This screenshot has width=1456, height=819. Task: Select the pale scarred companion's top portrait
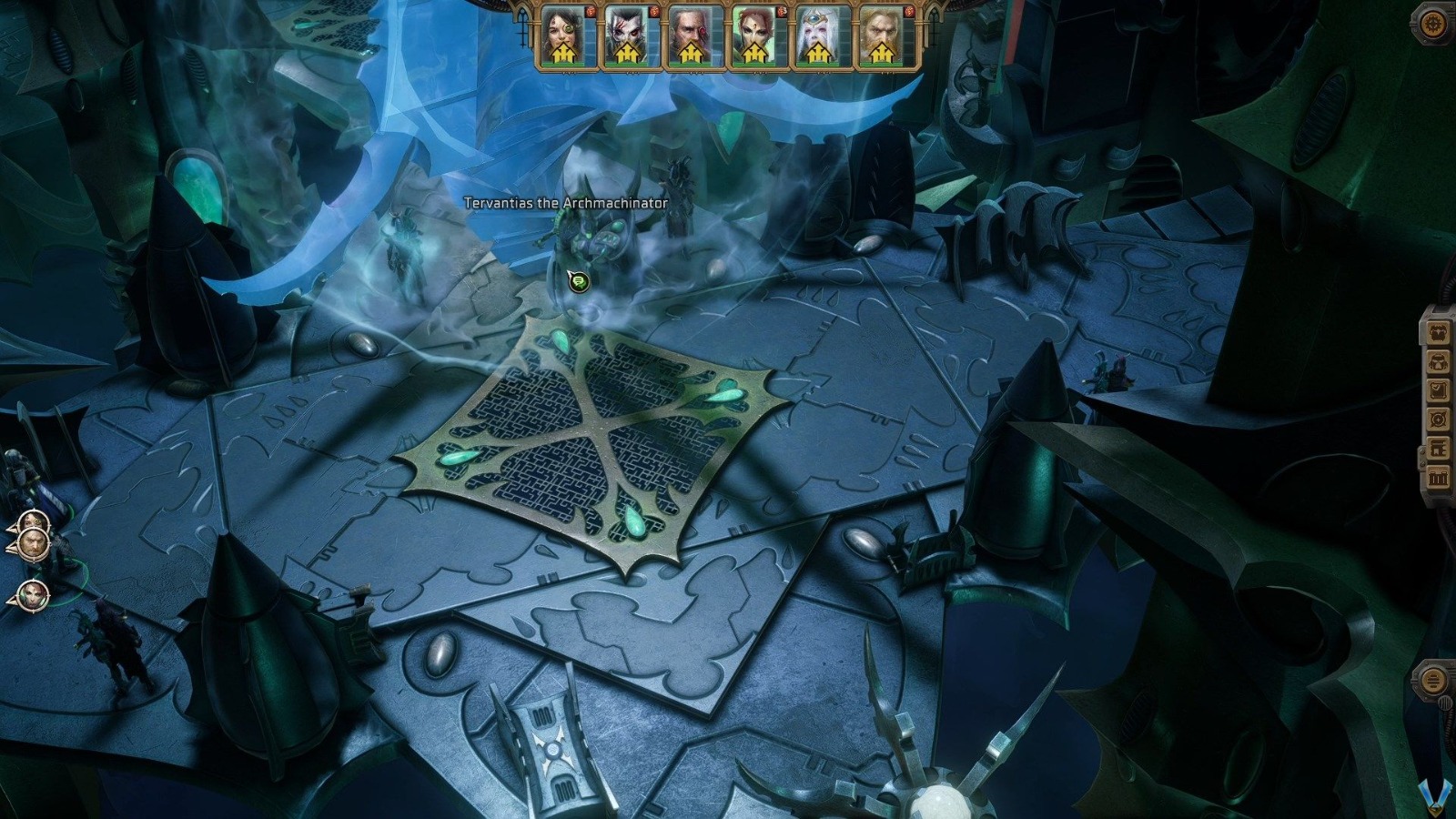pyautogui.click(x=628, y=27)
